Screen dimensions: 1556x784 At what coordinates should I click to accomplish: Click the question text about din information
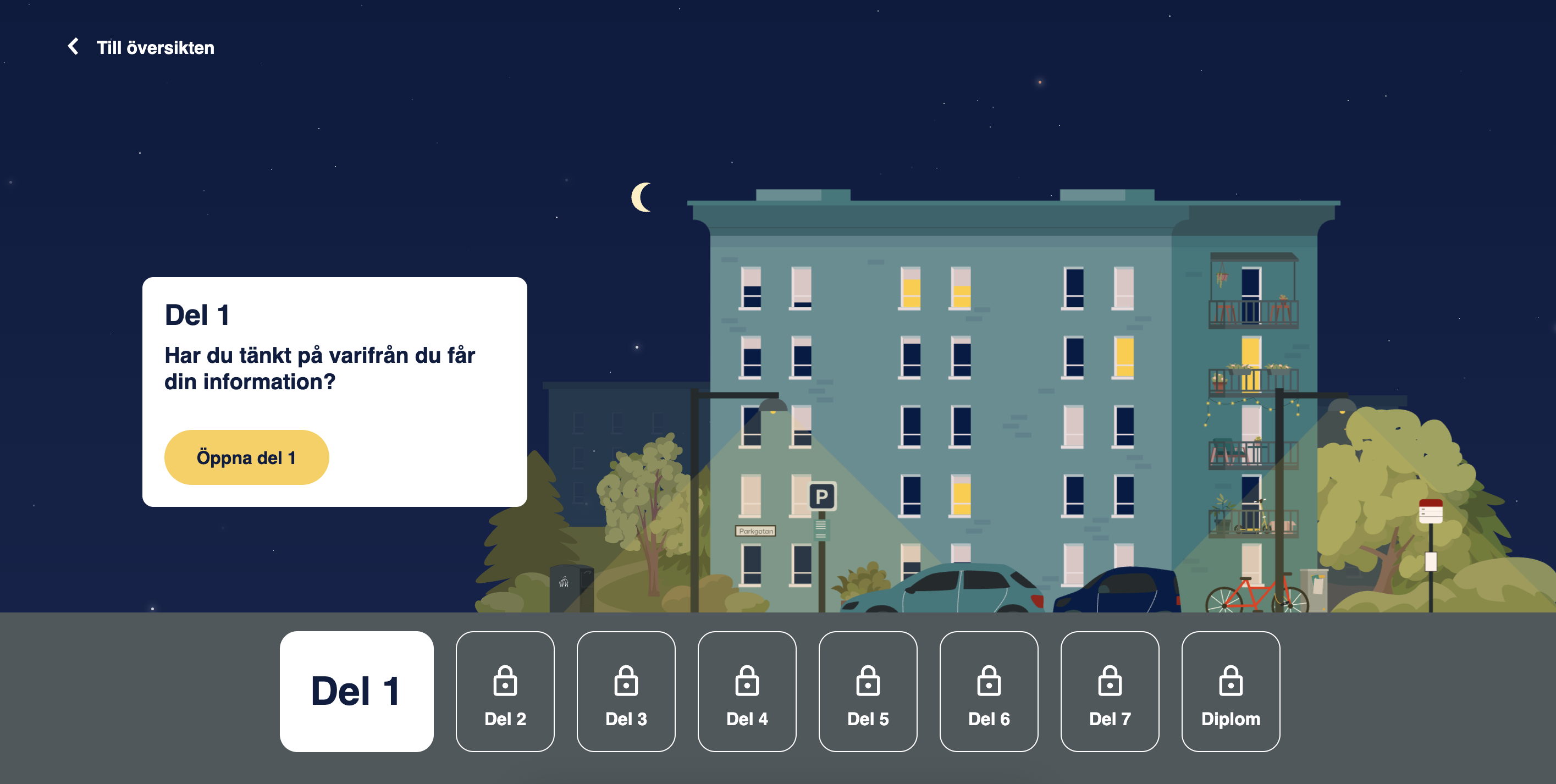319,368
